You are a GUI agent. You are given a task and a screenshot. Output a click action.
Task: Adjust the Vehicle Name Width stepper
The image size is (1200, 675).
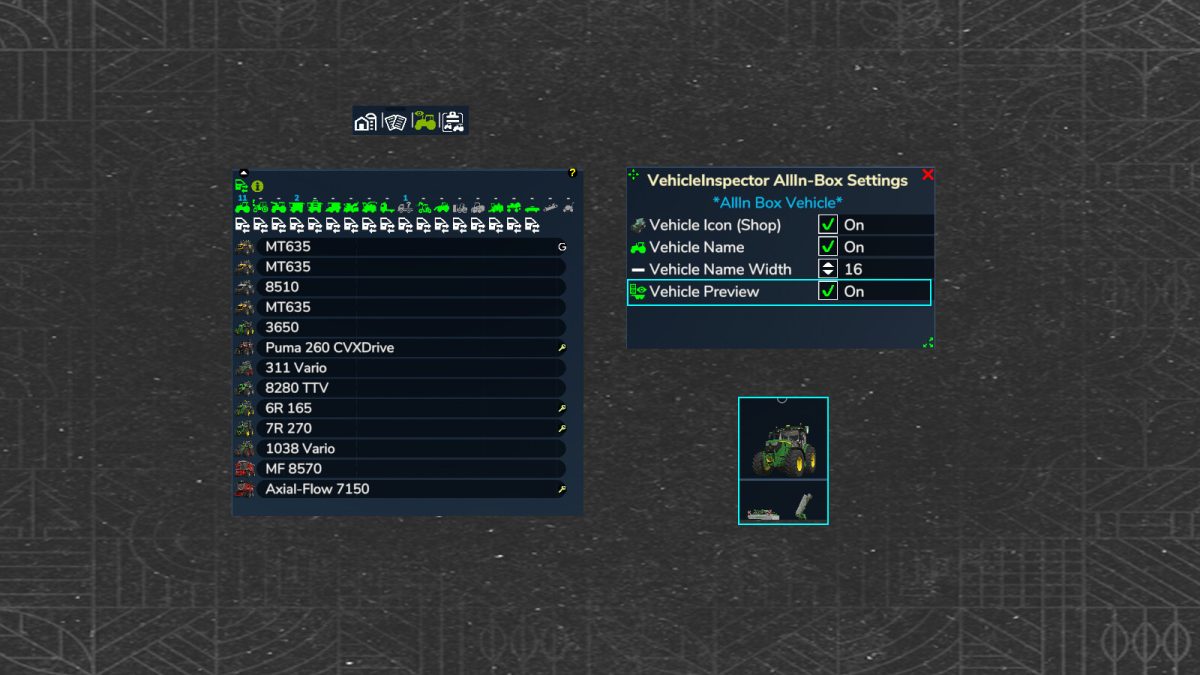point(827,269)
